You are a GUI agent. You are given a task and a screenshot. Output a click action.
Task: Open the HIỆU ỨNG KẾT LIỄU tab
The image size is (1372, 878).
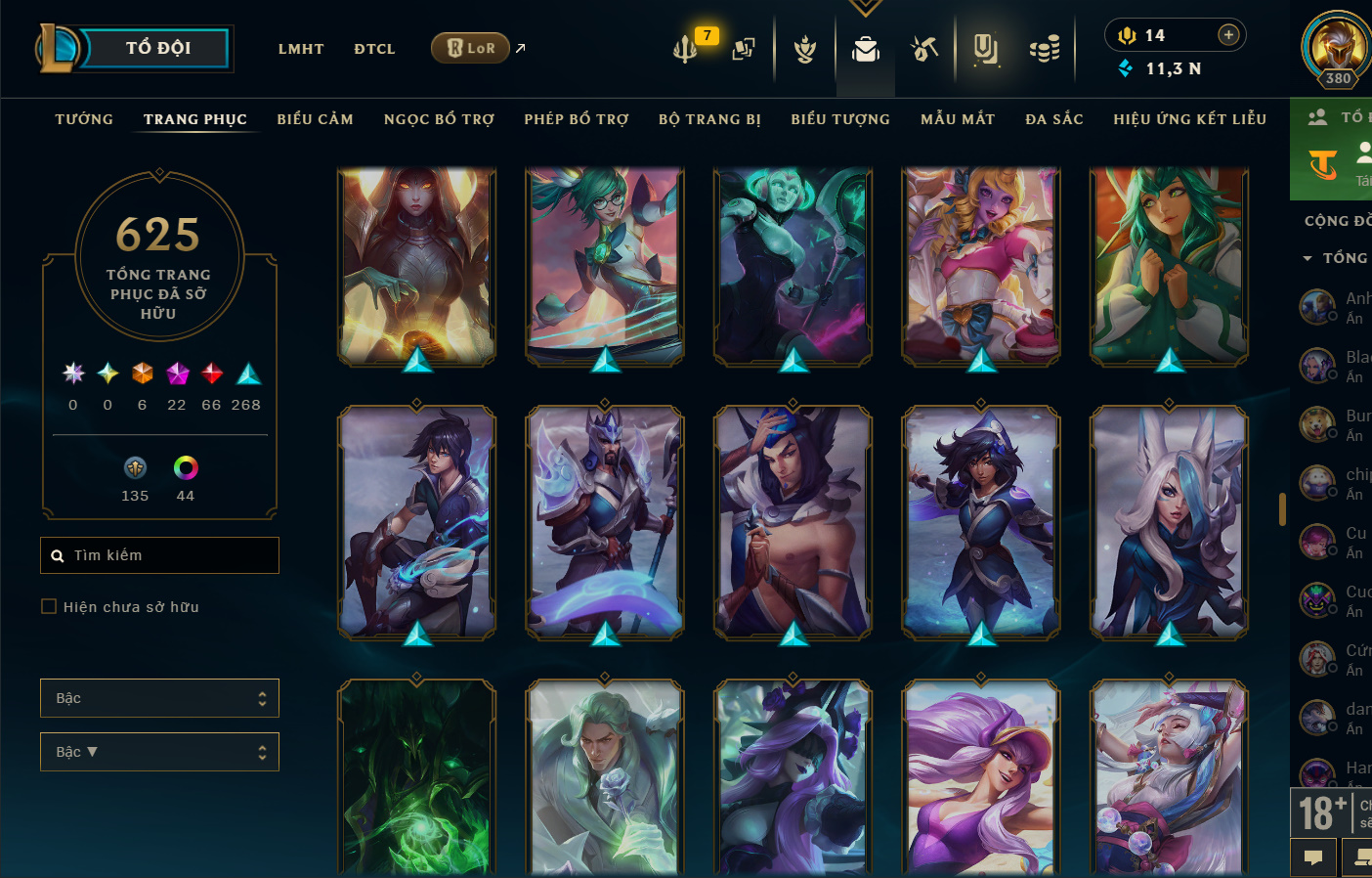[1189, 119]
